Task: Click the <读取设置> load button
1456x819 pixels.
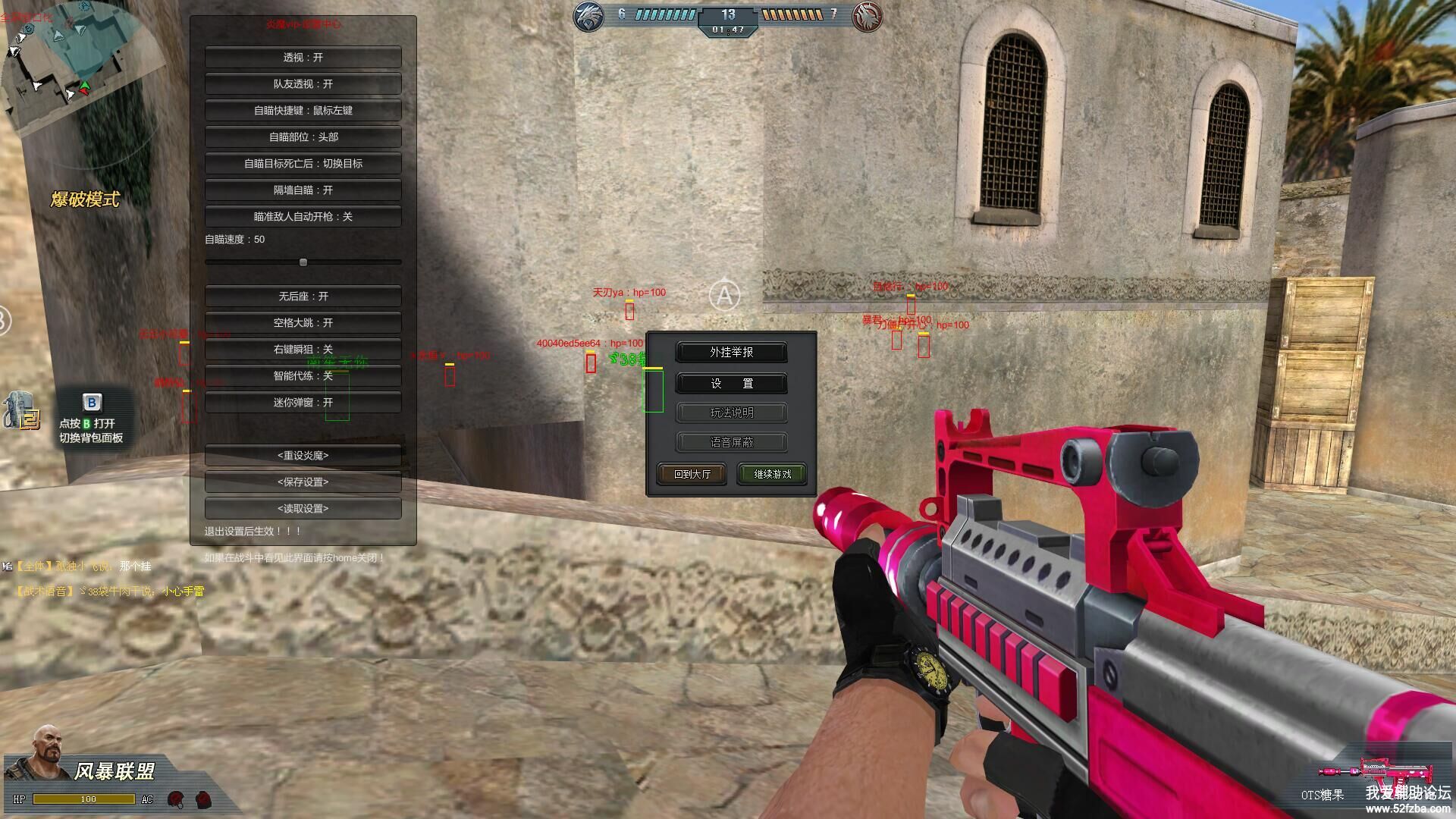Action: coord(303,509)
